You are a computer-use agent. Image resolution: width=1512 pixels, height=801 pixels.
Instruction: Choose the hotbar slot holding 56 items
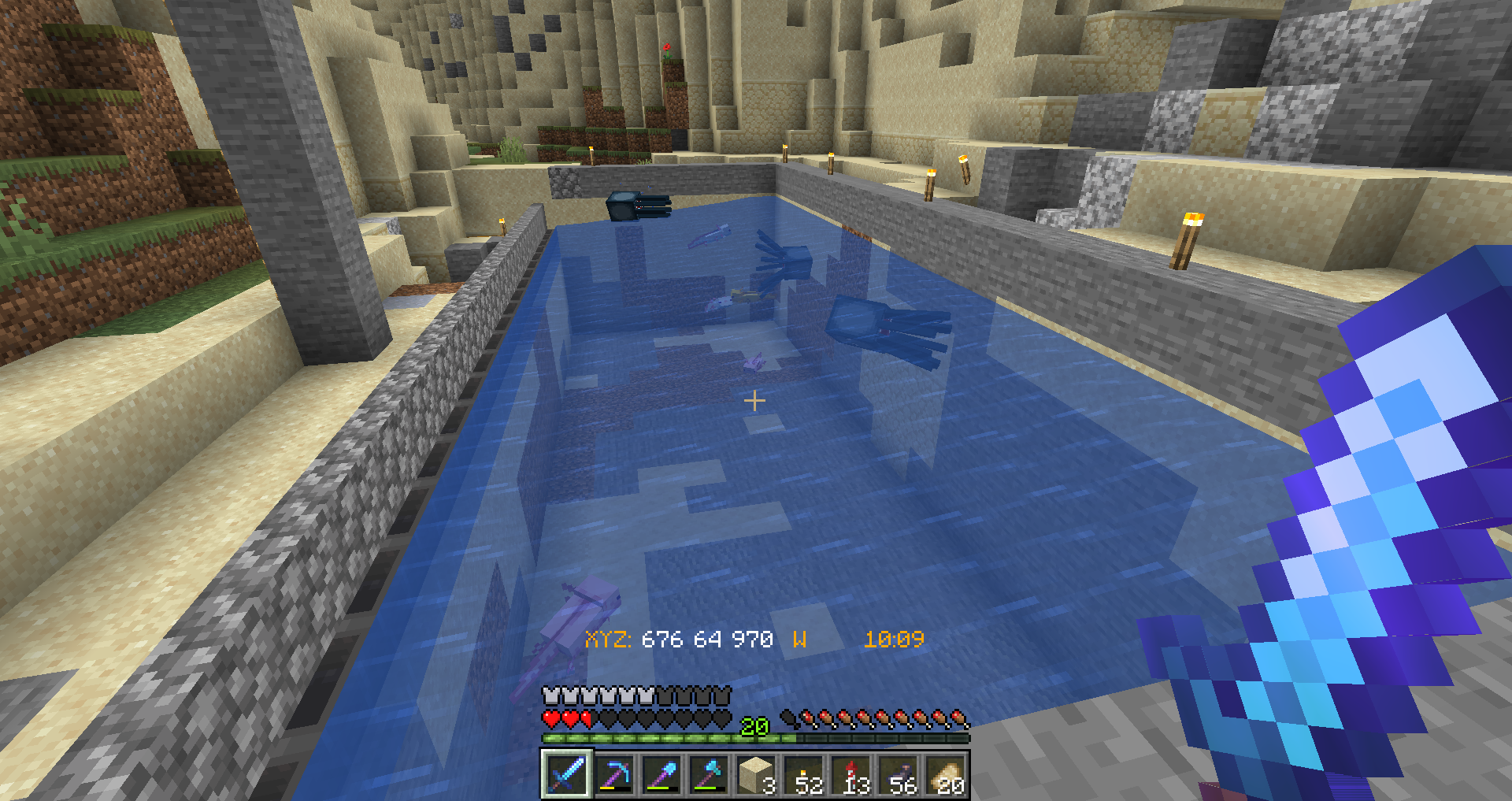click(899, 774)
